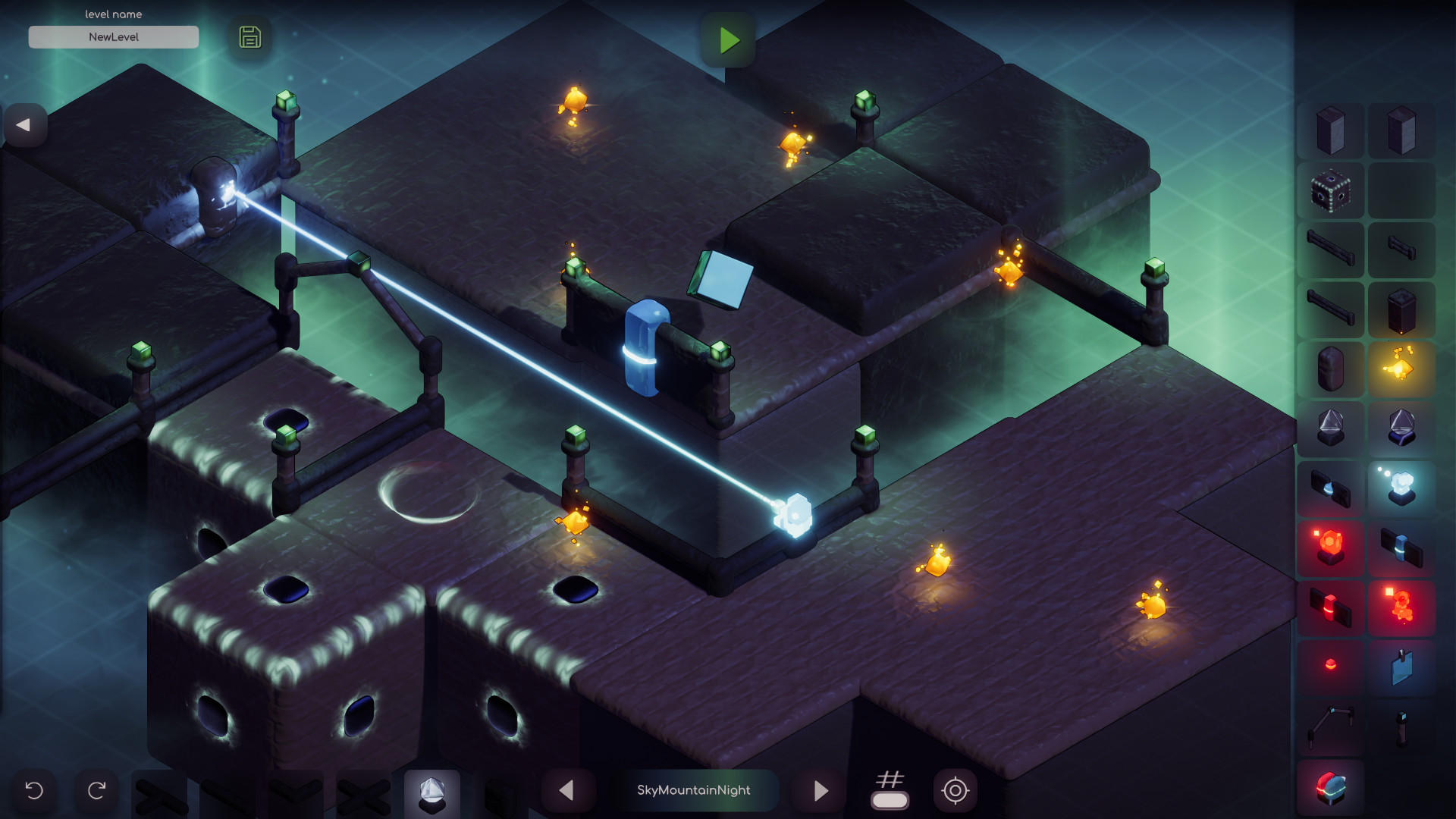Open the SkyMountainNight theme selector
Image resolution: width=1456 pixels, height=819 pixels.
click(695, 789)
